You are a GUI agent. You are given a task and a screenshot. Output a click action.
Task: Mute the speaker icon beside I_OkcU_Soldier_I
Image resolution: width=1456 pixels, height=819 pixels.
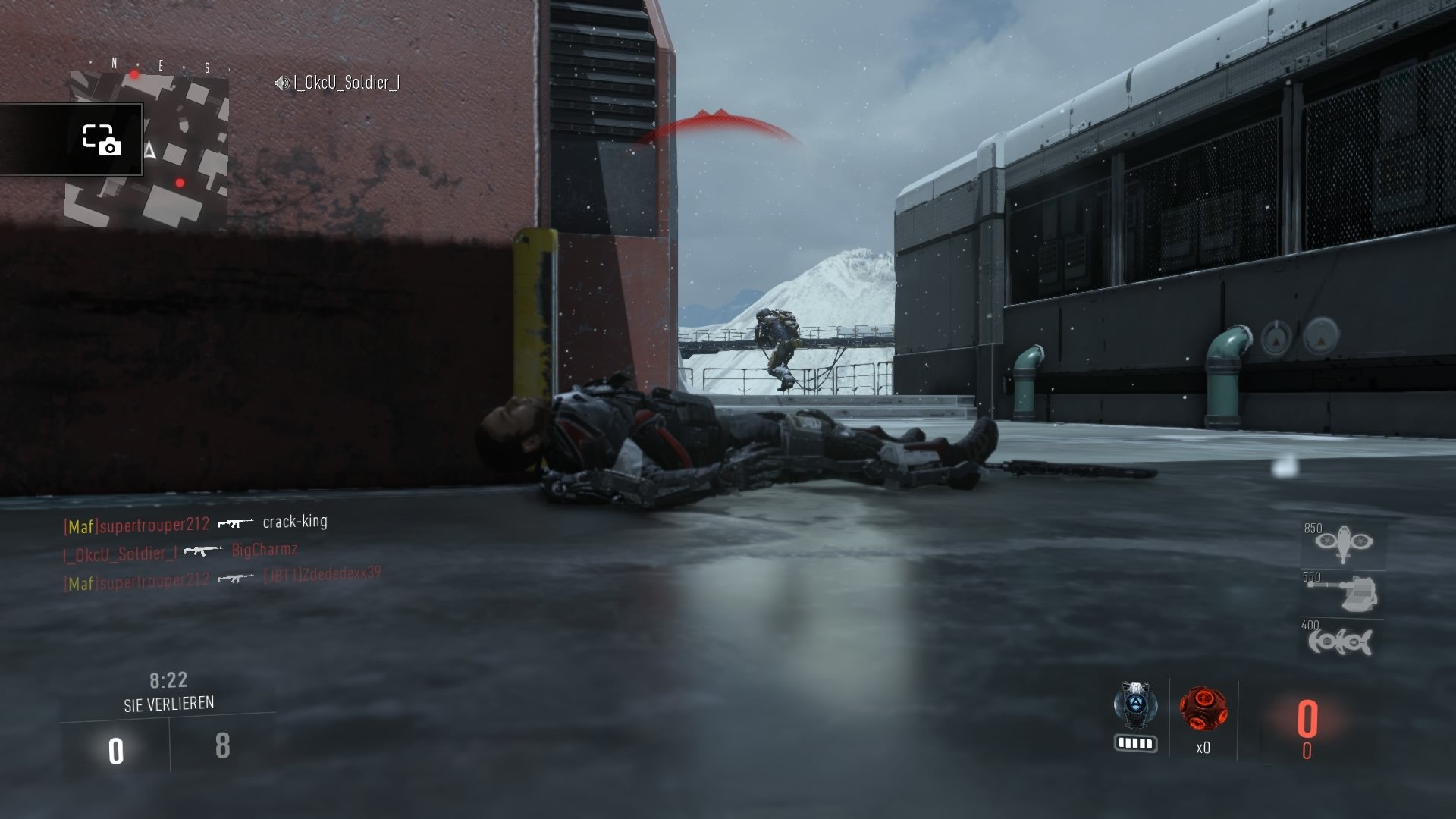click(x=280, y=84)
